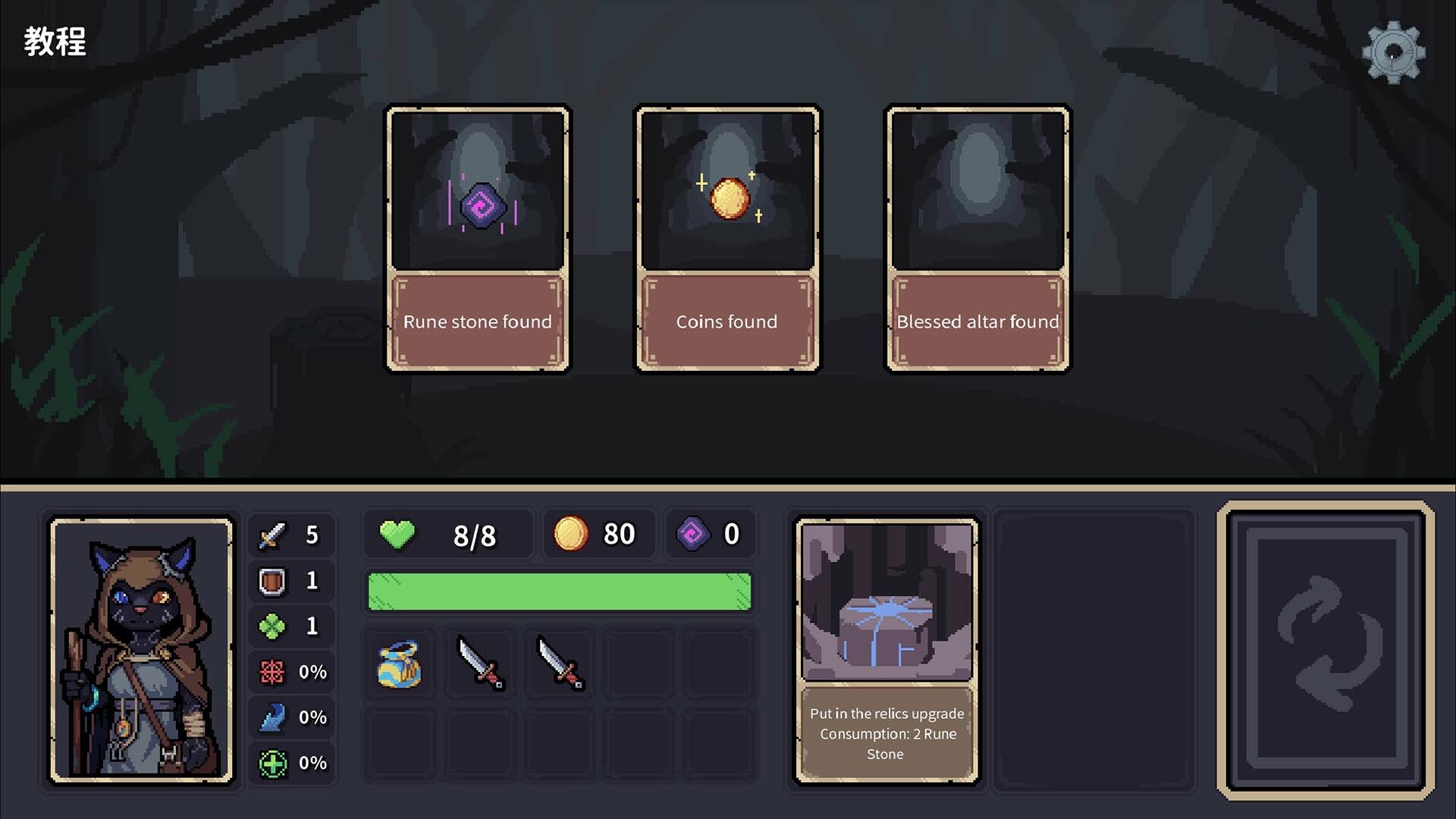Click the green healing cross icon
1456x819 pixels.
tap(271, 762)
